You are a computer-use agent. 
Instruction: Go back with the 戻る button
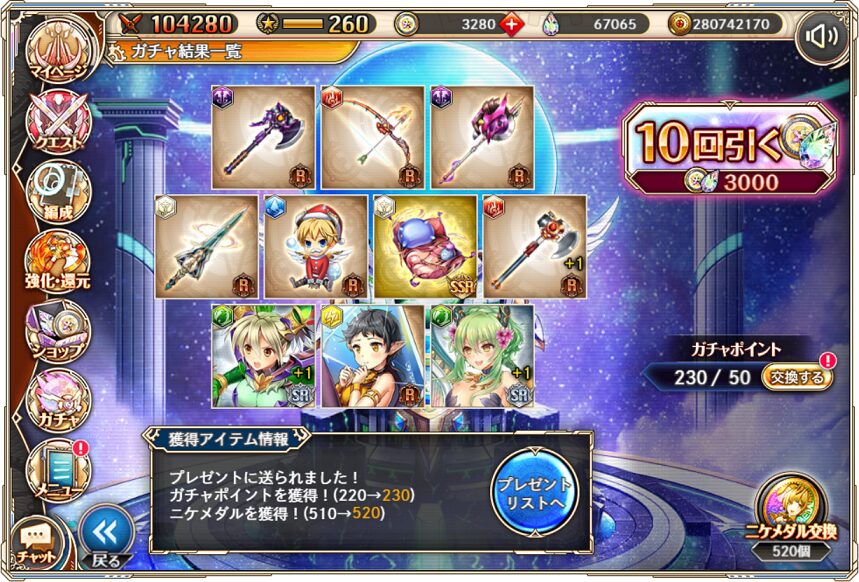click(105, 535)
